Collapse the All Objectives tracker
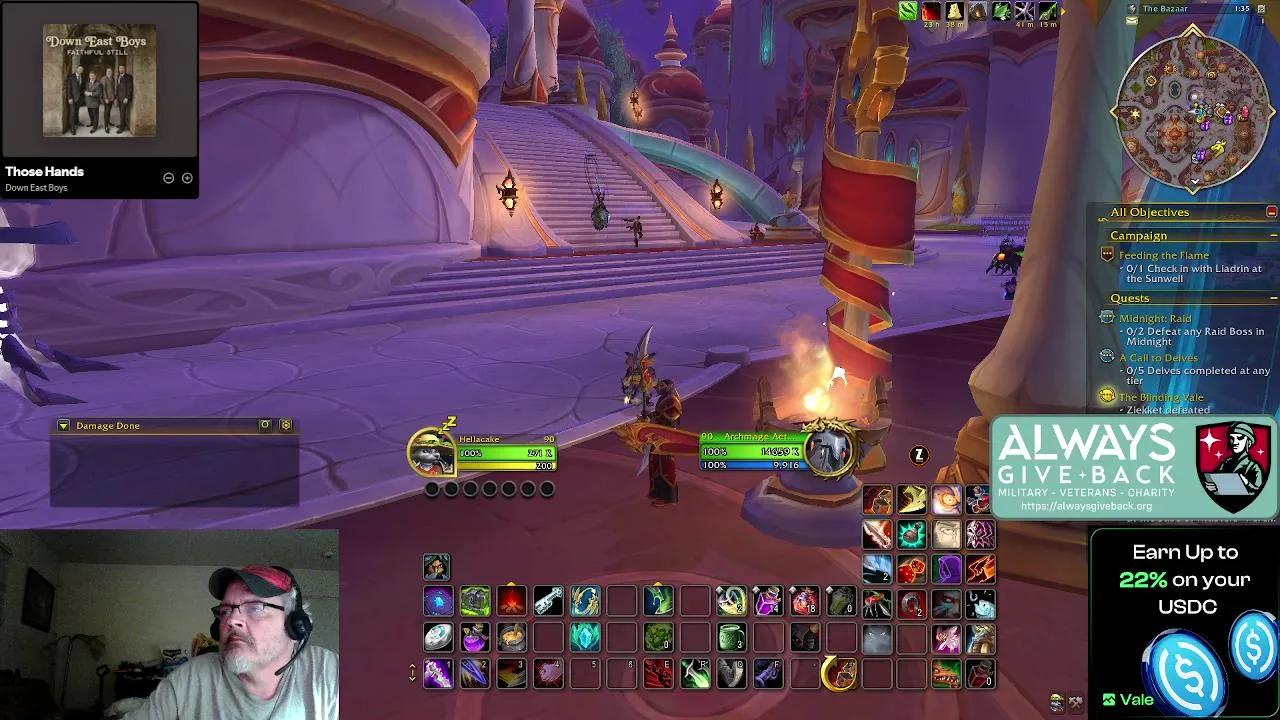Image resolution: width=1280 pixels, height=720 pixels. [x=1271, y=211]
